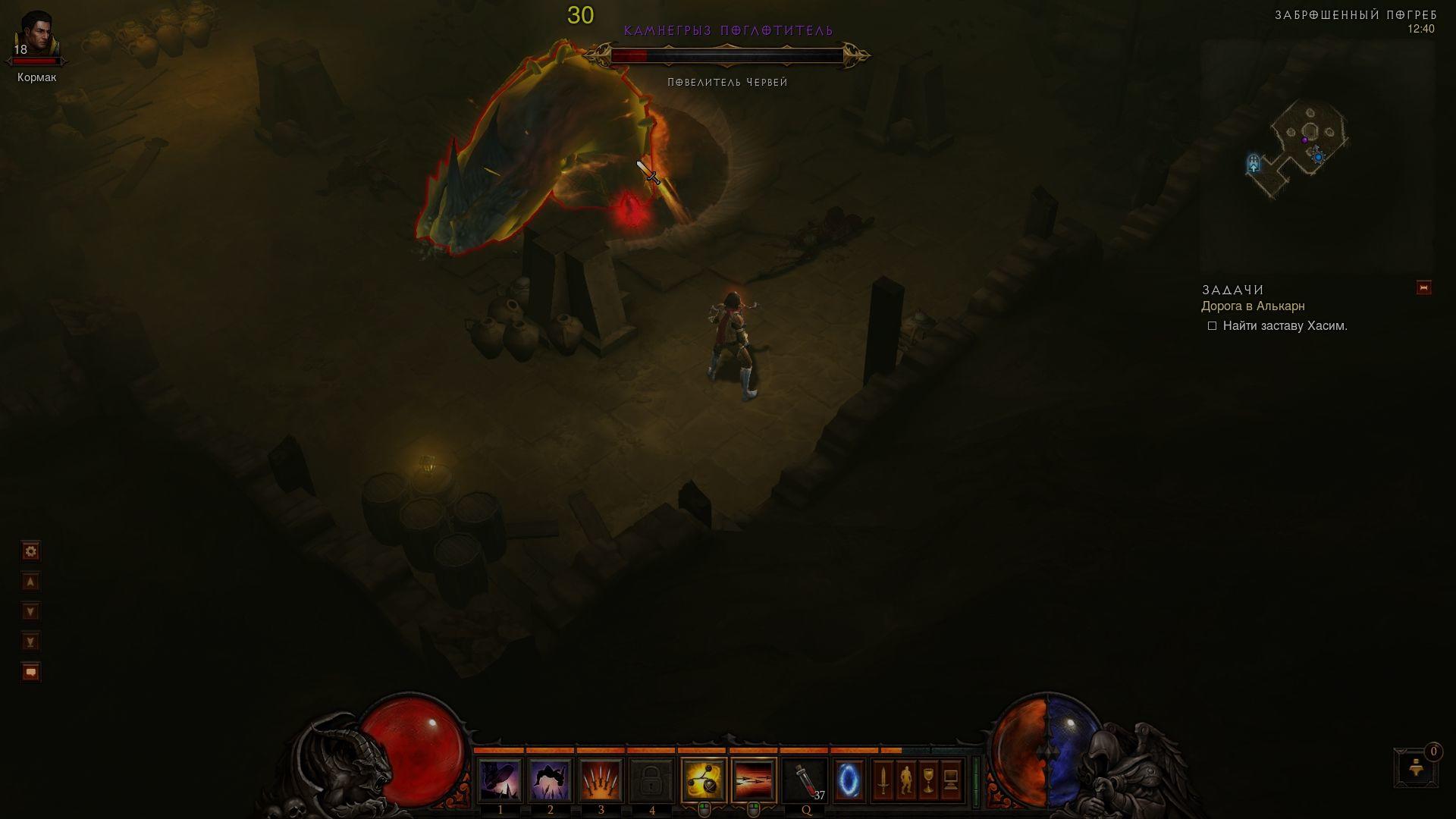Viewport: 1456px width, 819px height.
Task: Open chat with the speech bubble icon
Action: (x=30, y=672)
